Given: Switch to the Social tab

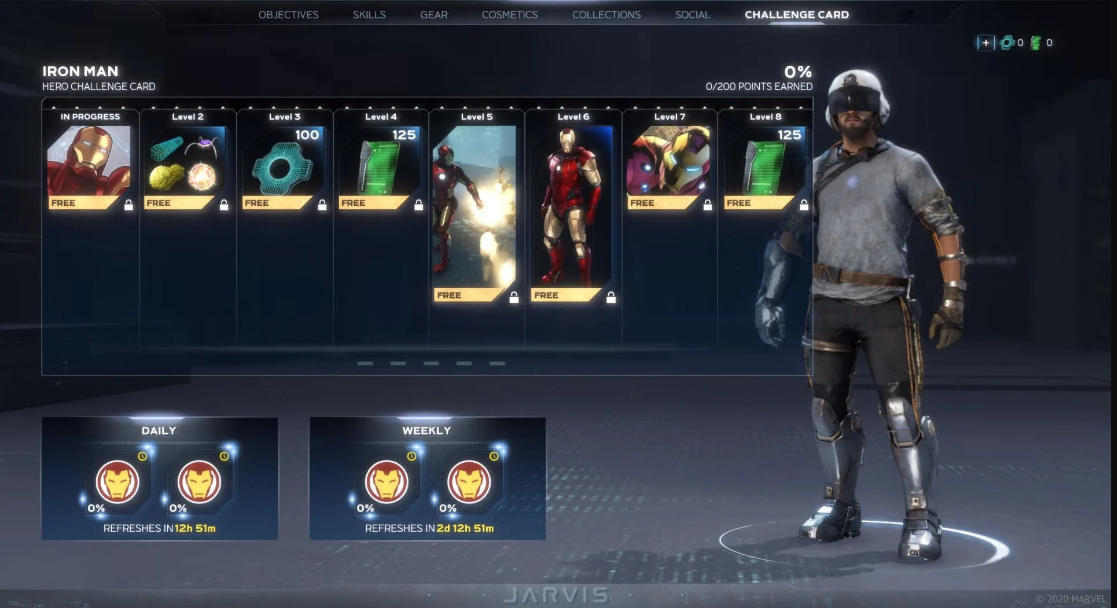Looking at the screenshot, I should coord(692,15).
